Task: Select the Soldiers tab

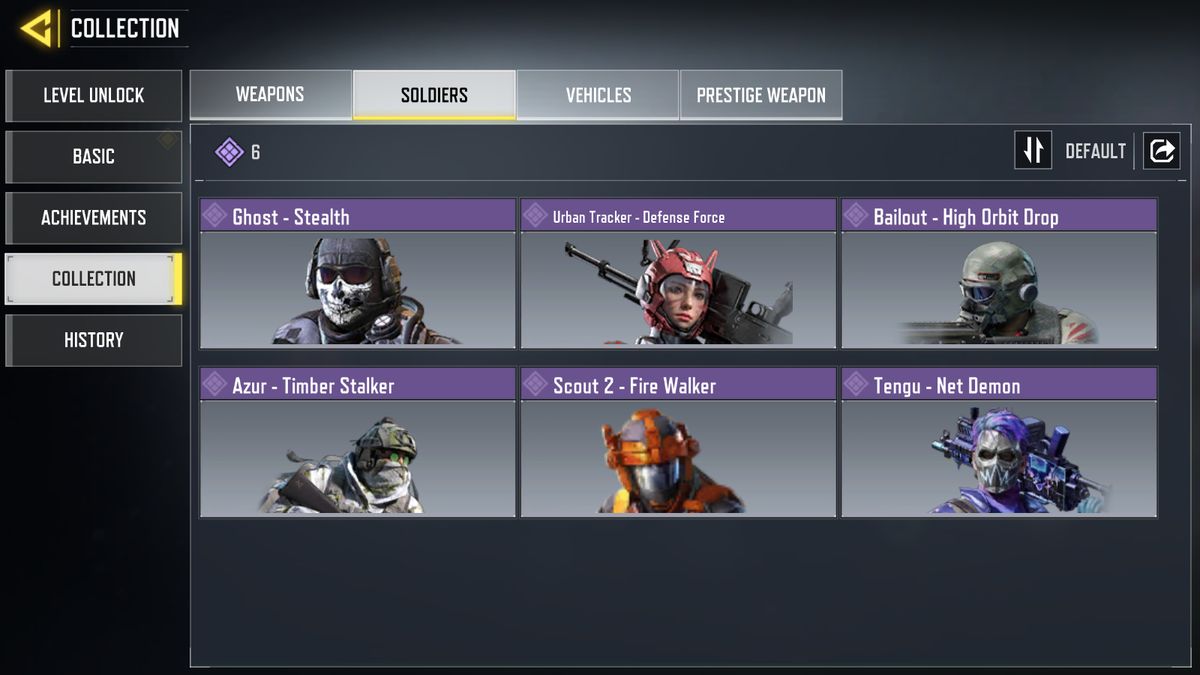Action: click(434, 95)
